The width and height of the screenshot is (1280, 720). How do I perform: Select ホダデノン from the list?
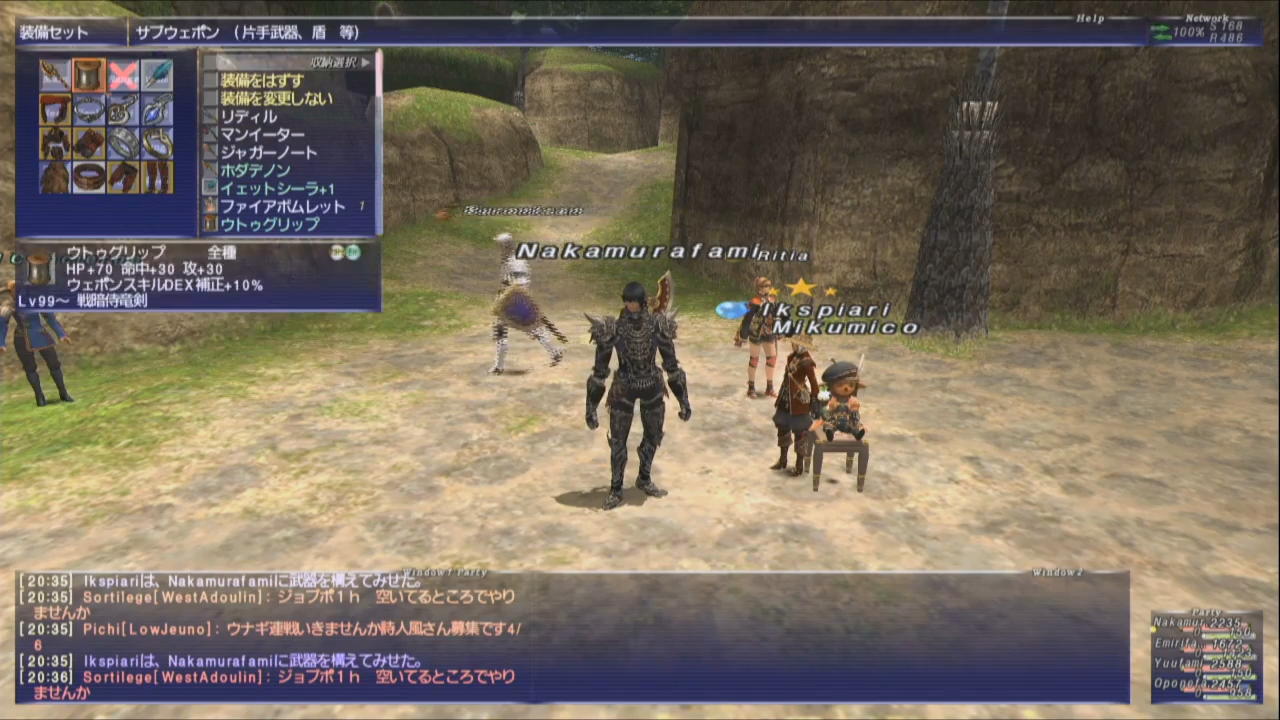click(255, 170)
